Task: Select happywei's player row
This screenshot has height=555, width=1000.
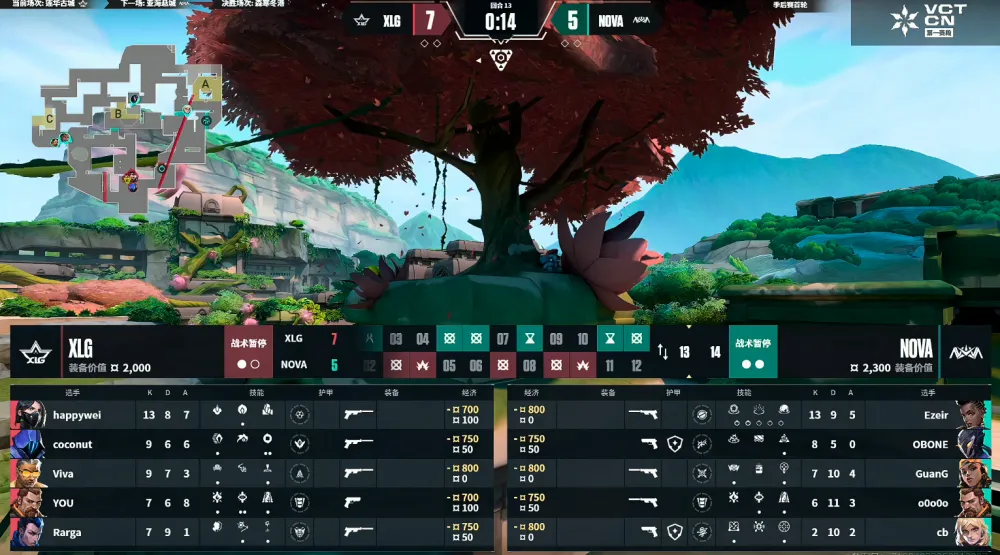Action: pos(250,414)
